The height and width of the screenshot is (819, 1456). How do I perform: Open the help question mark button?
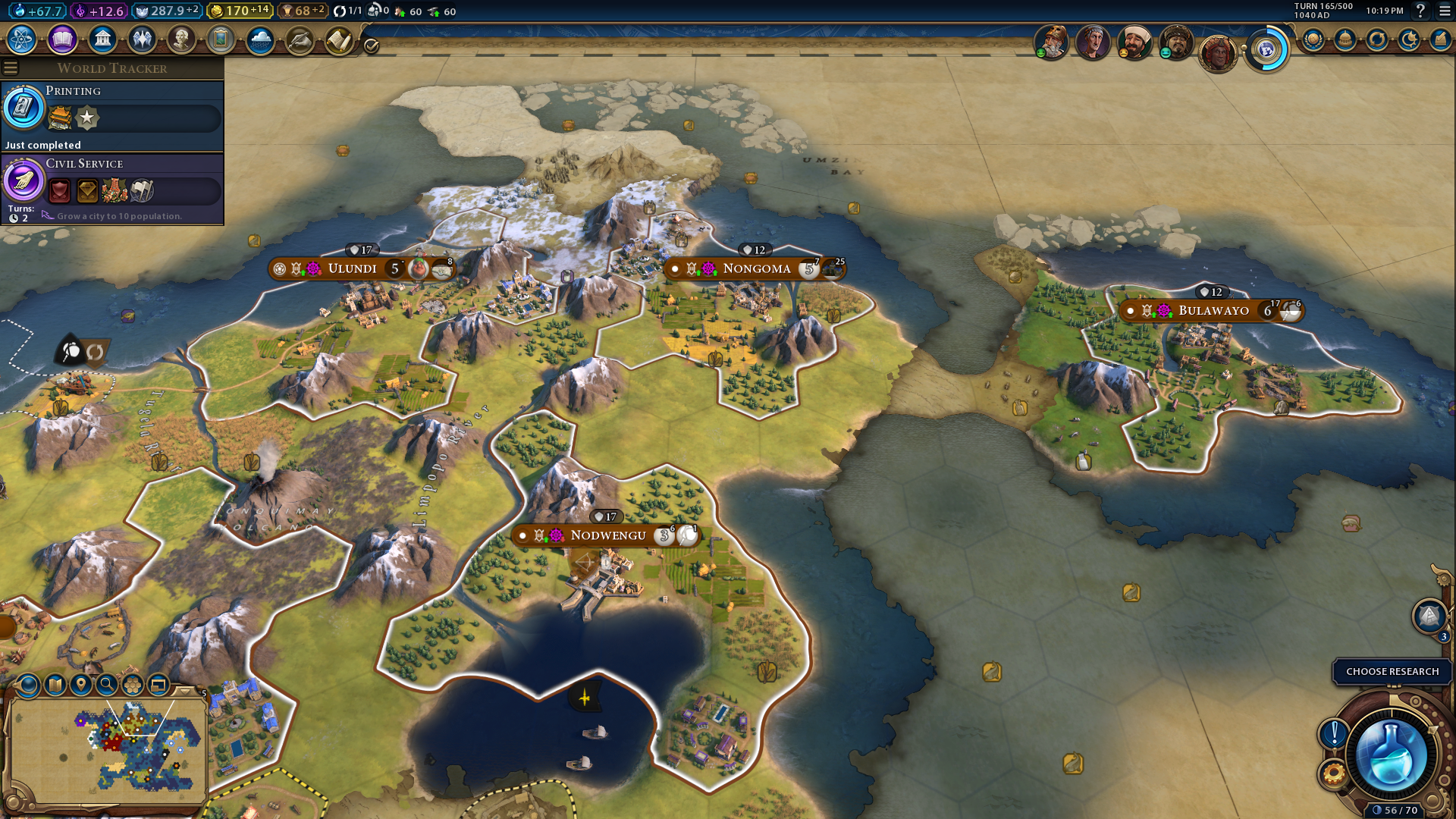(x=1420, y=11)
